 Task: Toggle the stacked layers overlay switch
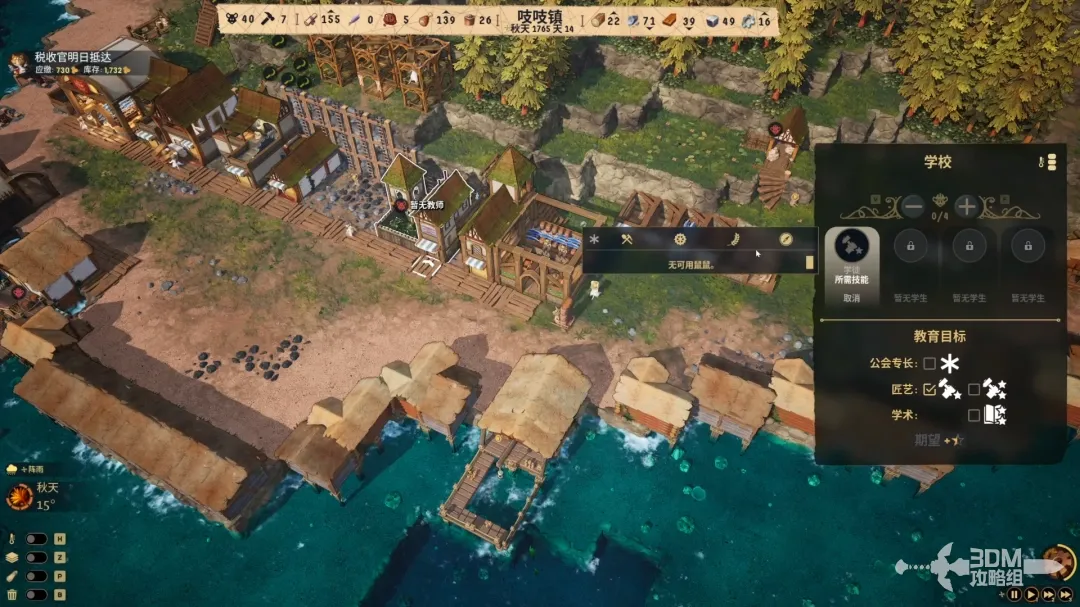[x=36, y=557]
